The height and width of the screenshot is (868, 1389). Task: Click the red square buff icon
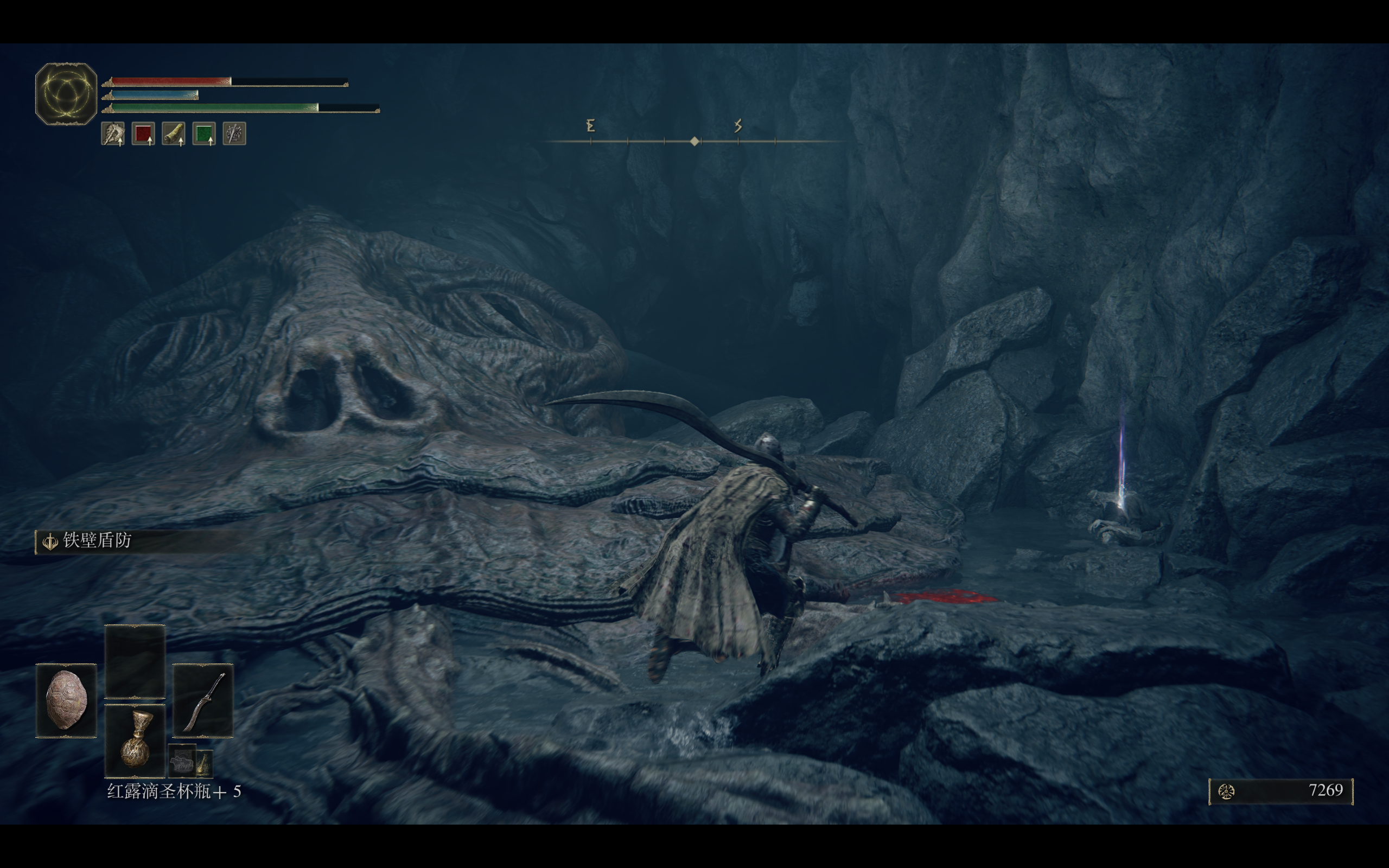(143, 134)
